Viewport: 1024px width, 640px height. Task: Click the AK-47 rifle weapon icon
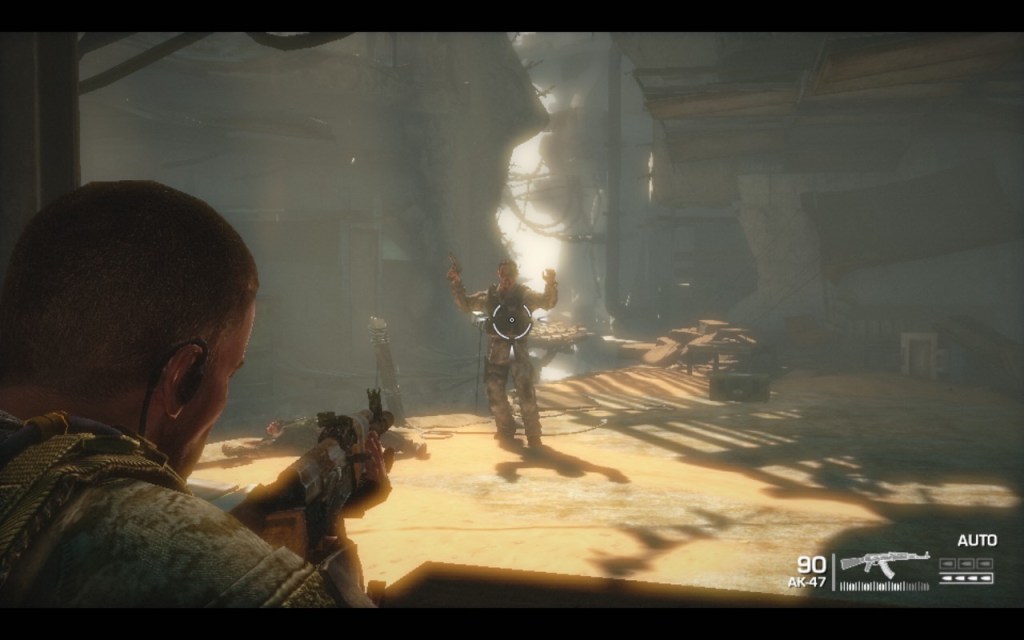(884, 563)
